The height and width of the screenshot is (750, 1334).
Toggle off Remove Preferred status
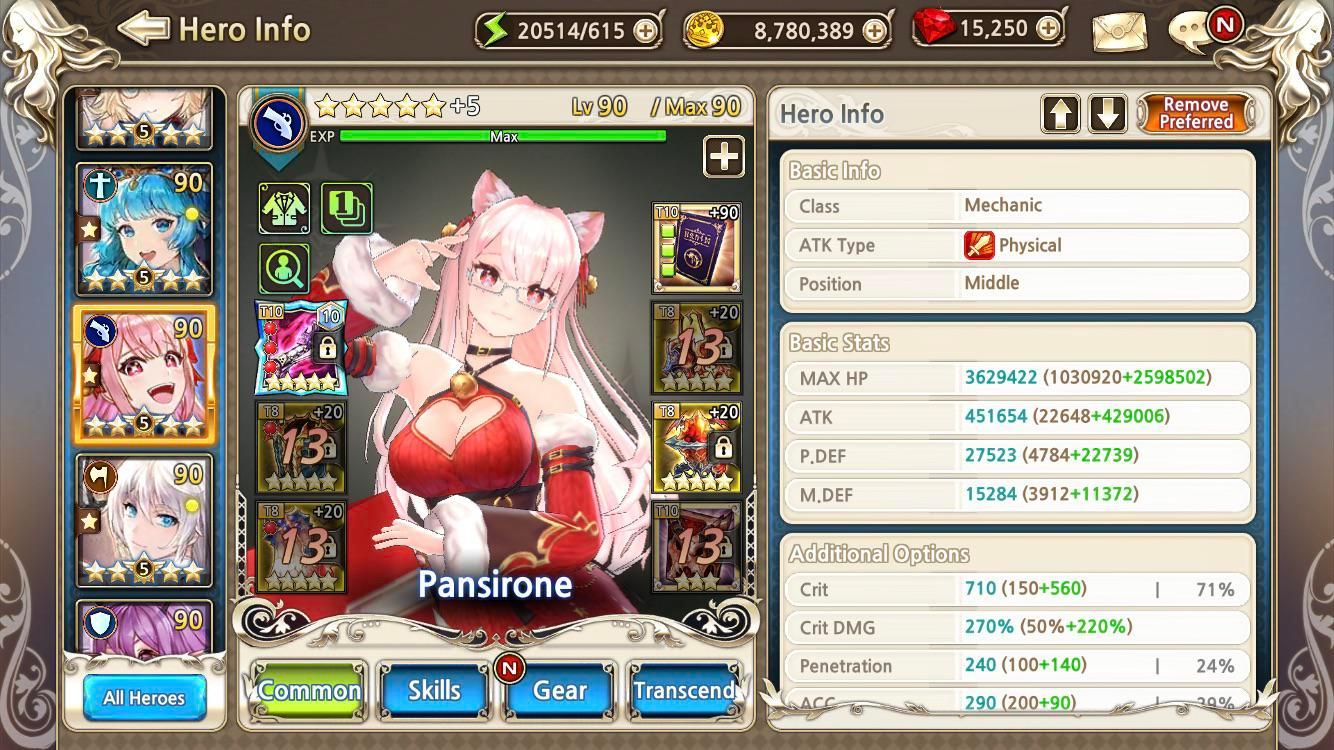pyautogui.click(x=1196, y=113)
